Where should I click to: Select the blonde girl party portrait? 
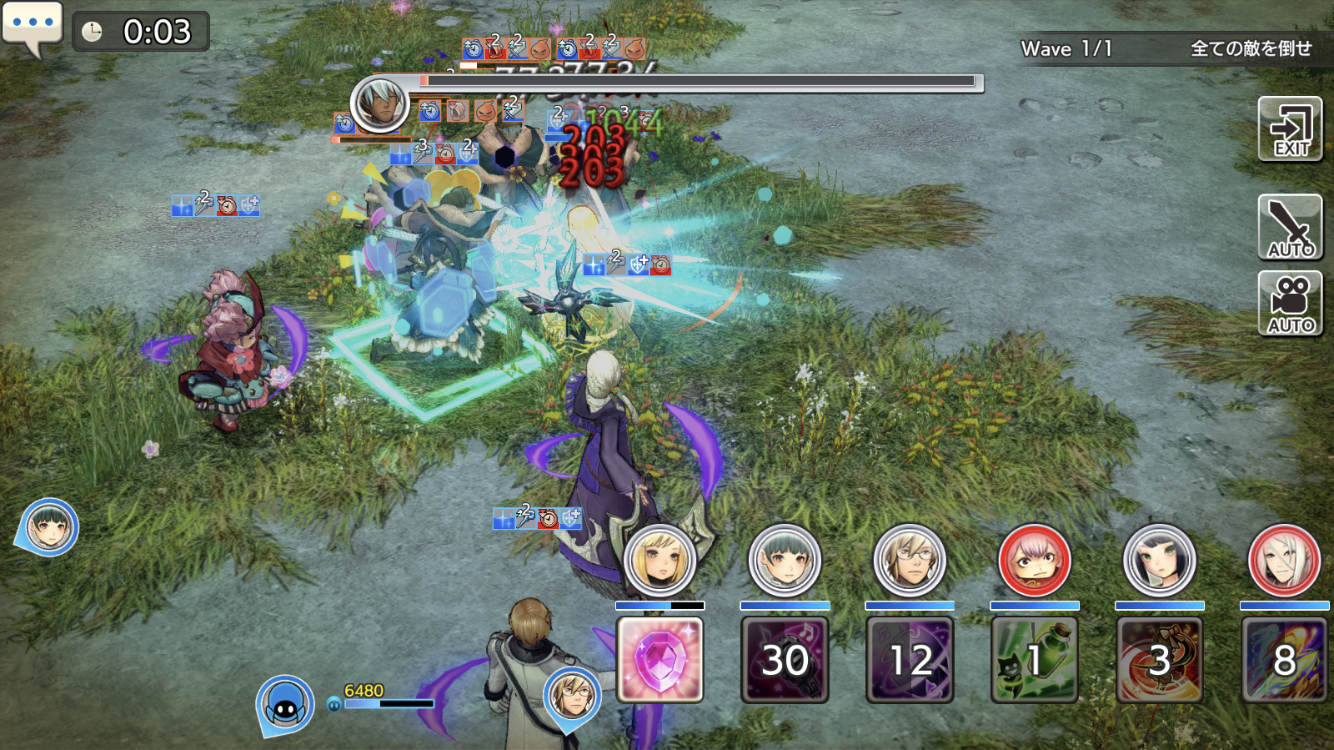[x=660, y=561]
